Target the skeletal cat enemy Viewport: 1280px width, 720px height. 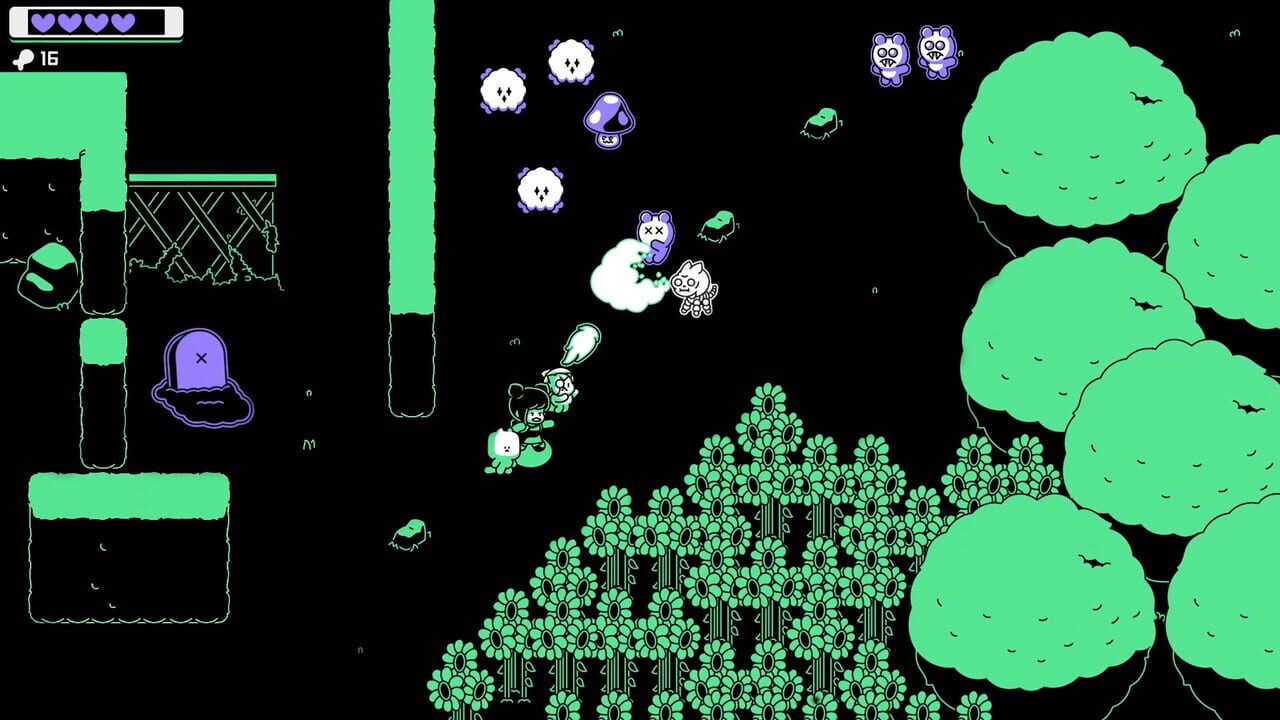pyautogui.click(x=694, y=290)
